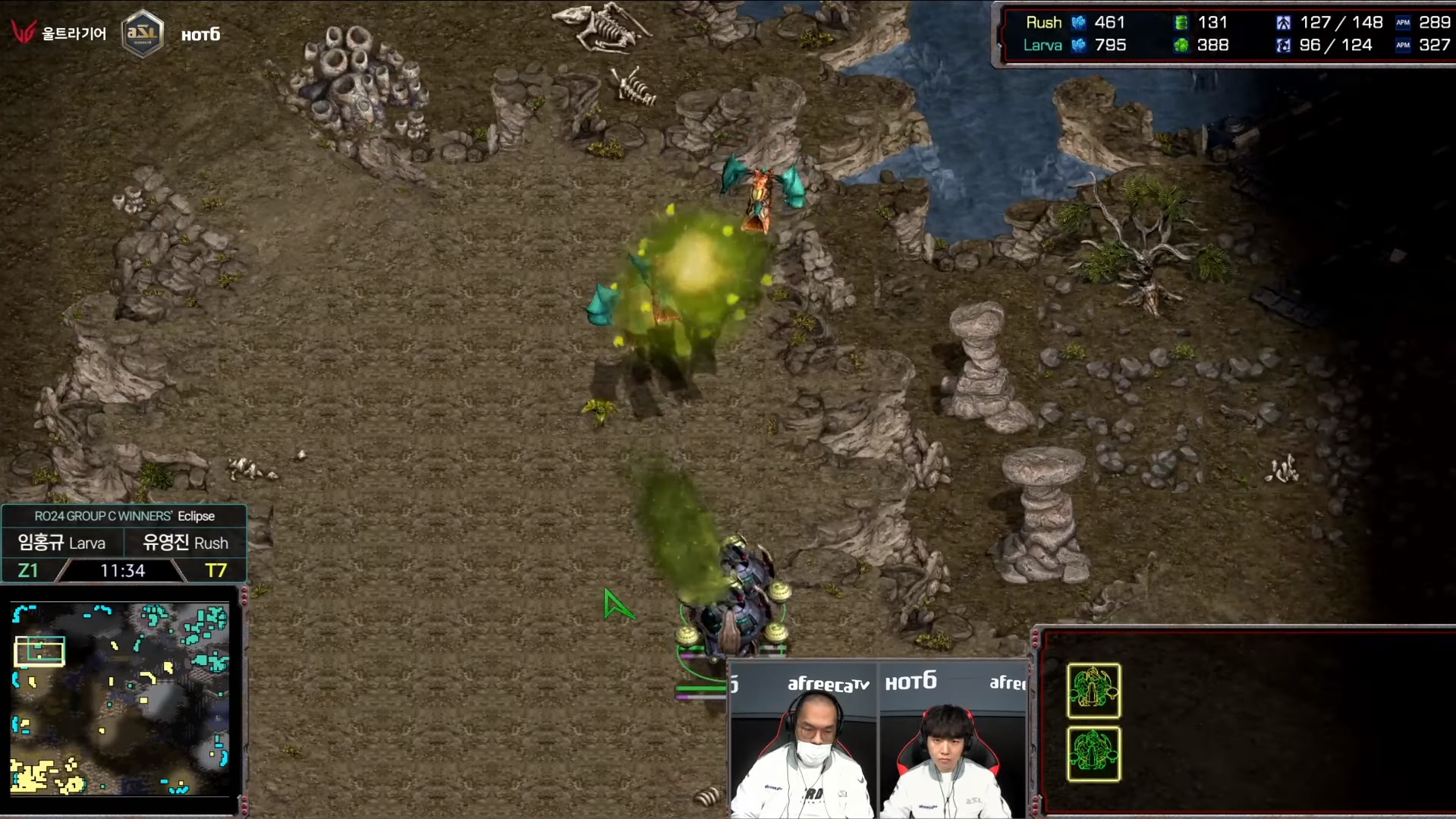
Task: Select the top, partly damaged Science Vessel wireframe
Action: click(1093, 691)
